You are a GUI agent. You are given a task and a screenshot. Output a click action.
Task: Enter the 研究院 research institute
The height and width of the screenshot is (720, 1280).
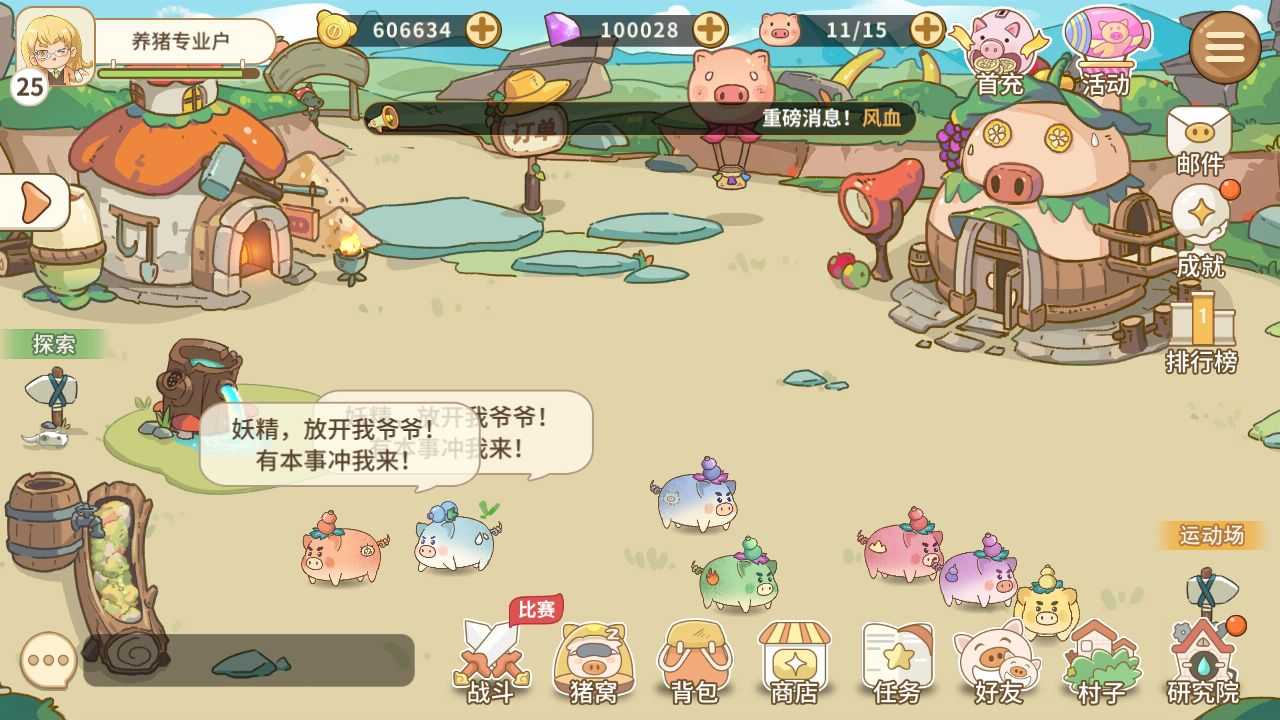point(1203,662)
